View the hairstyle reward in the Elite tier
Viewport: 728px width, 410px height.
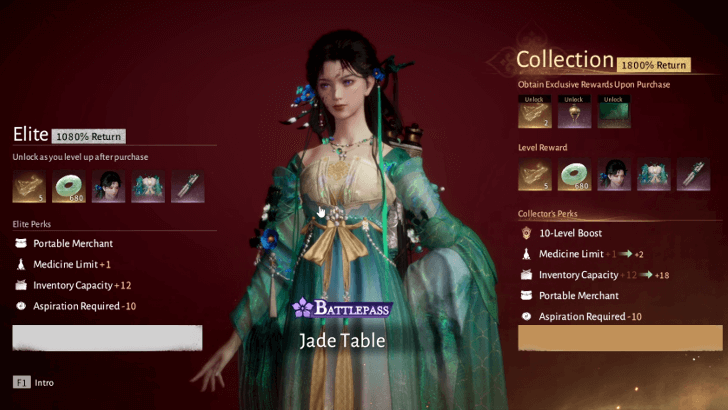108,186
